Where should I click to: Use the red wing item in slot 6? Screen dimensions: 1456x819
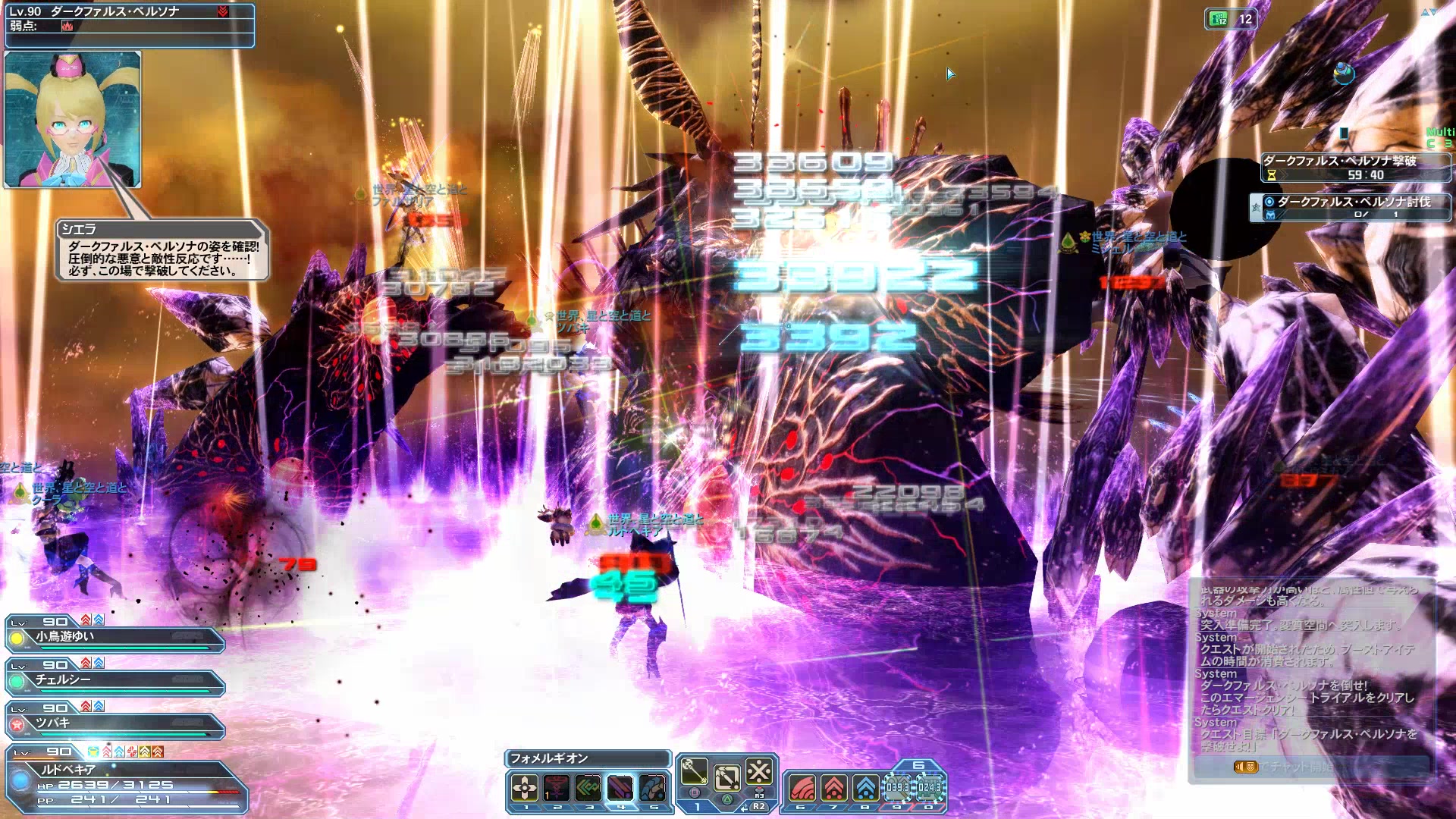tap(802, 789)
